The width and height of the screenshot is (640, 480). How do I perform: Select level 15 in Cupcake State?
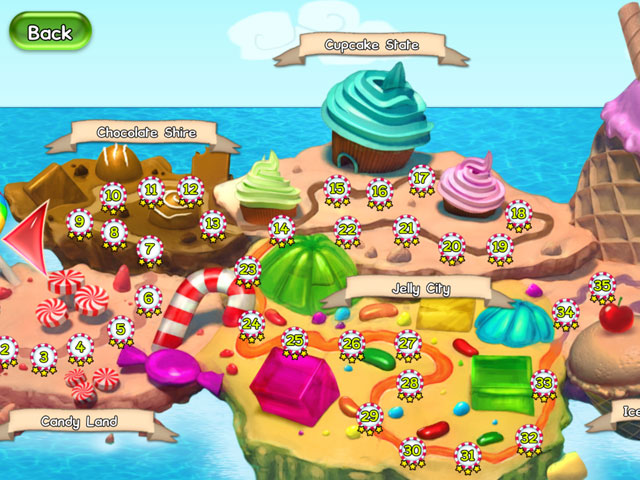(337, 188)
